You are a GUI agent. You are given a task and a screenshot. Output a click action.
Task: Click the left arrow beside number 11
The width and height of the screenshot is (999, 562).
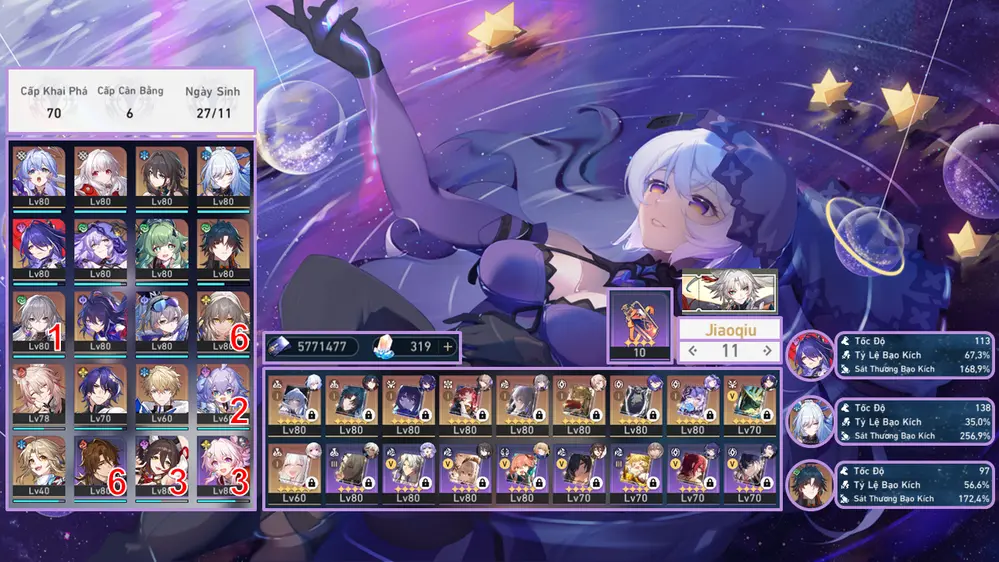(693, 351)
